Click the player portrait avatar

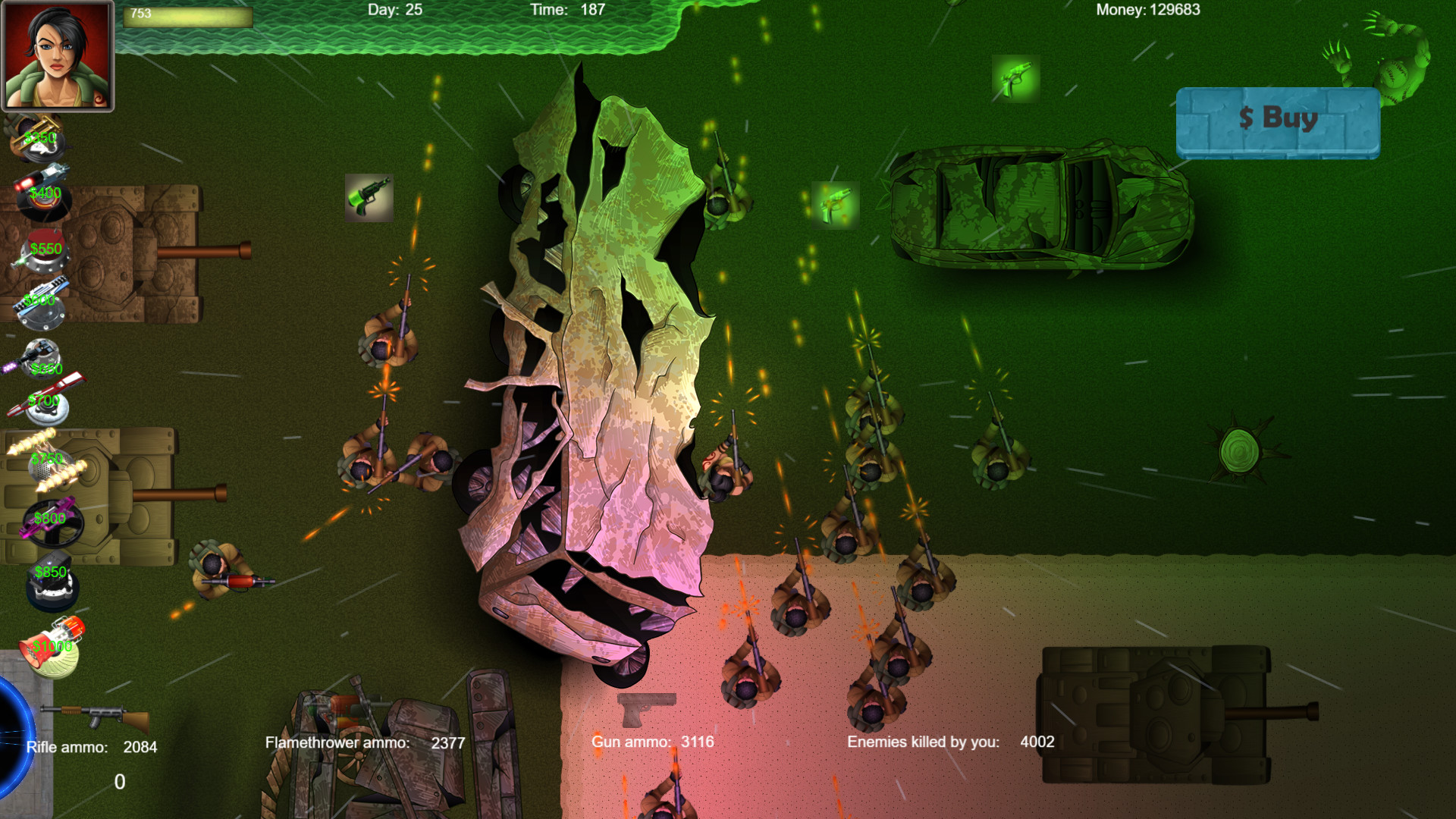pyautogui.click(x=58, y=57)
